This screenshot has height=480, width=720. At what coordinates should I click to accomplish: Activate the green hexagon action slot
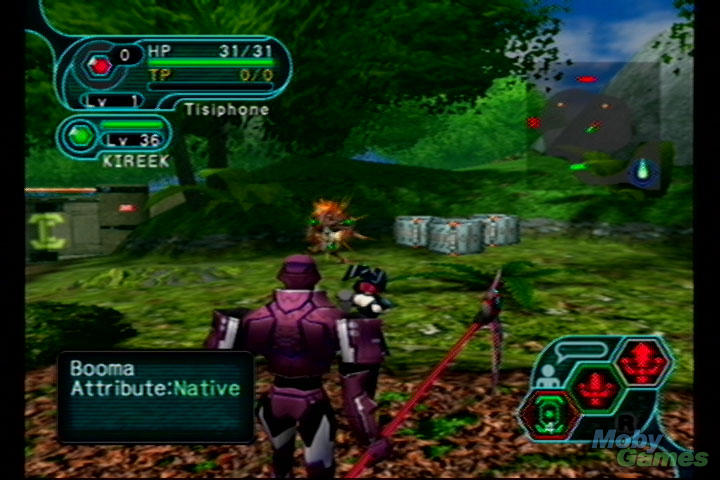tap(551, 413)
